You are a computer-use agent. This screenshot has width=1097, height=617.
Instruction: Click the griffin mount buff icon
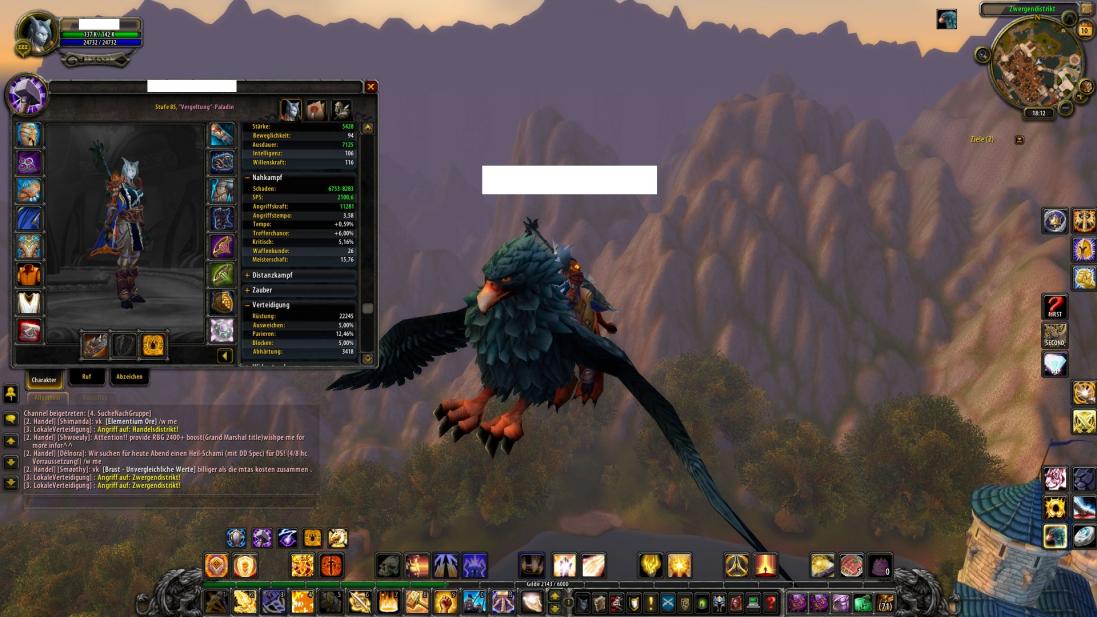pos(946,19)
